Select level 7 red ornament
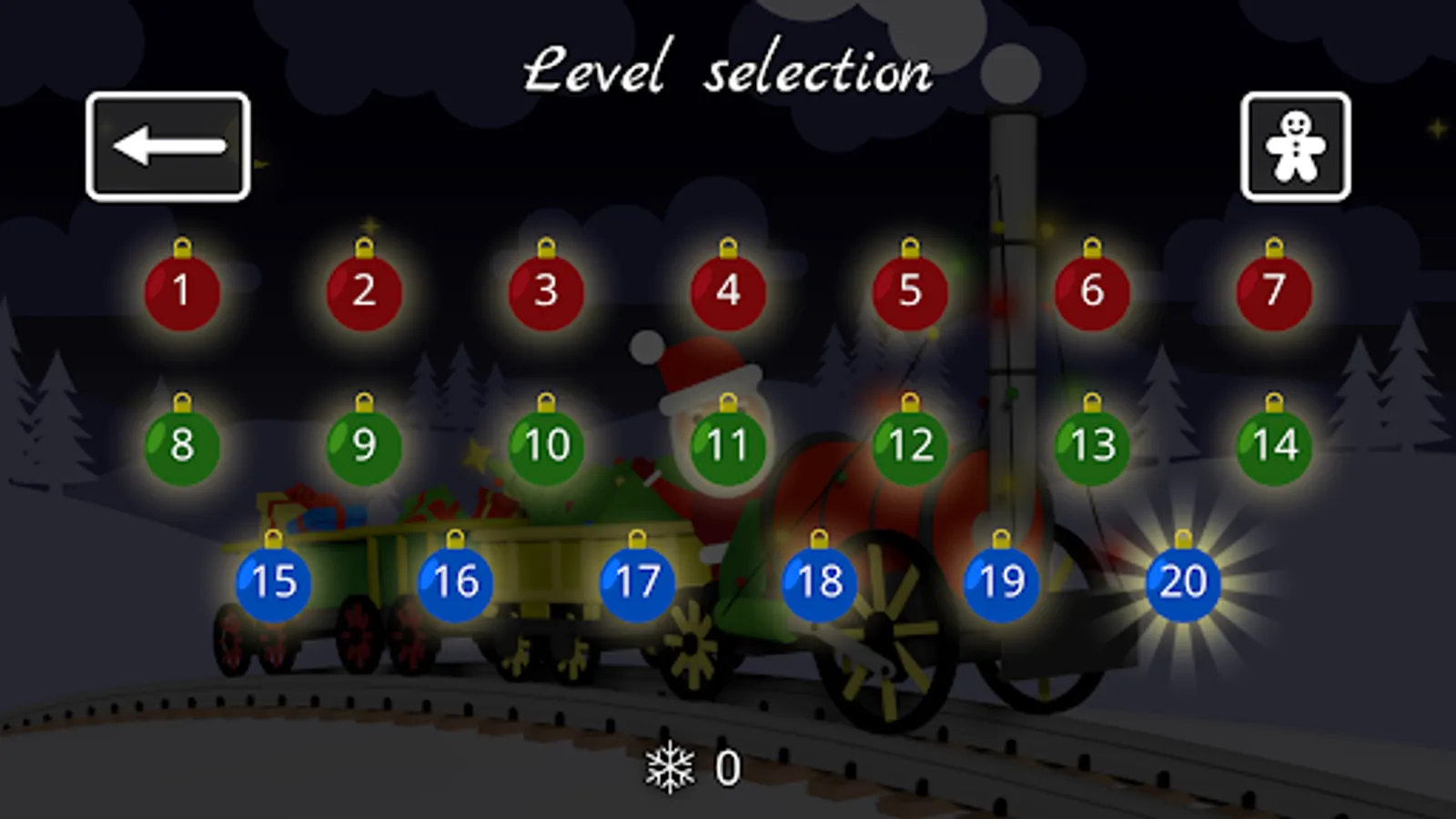Screen dimensions: 1456x819 [1273, 293]
